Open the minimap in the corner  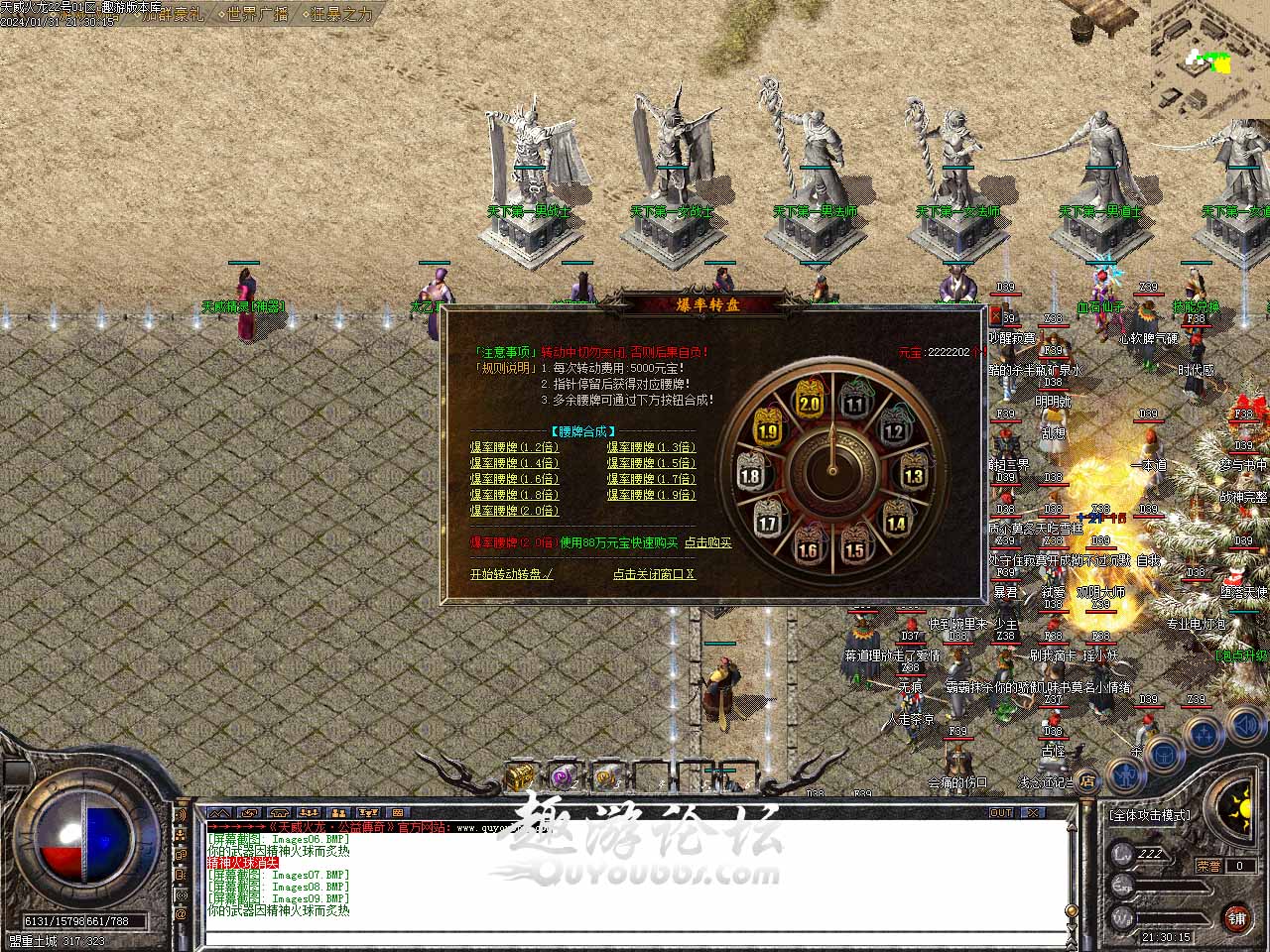pyautogui.click(x=1209, y=61)
